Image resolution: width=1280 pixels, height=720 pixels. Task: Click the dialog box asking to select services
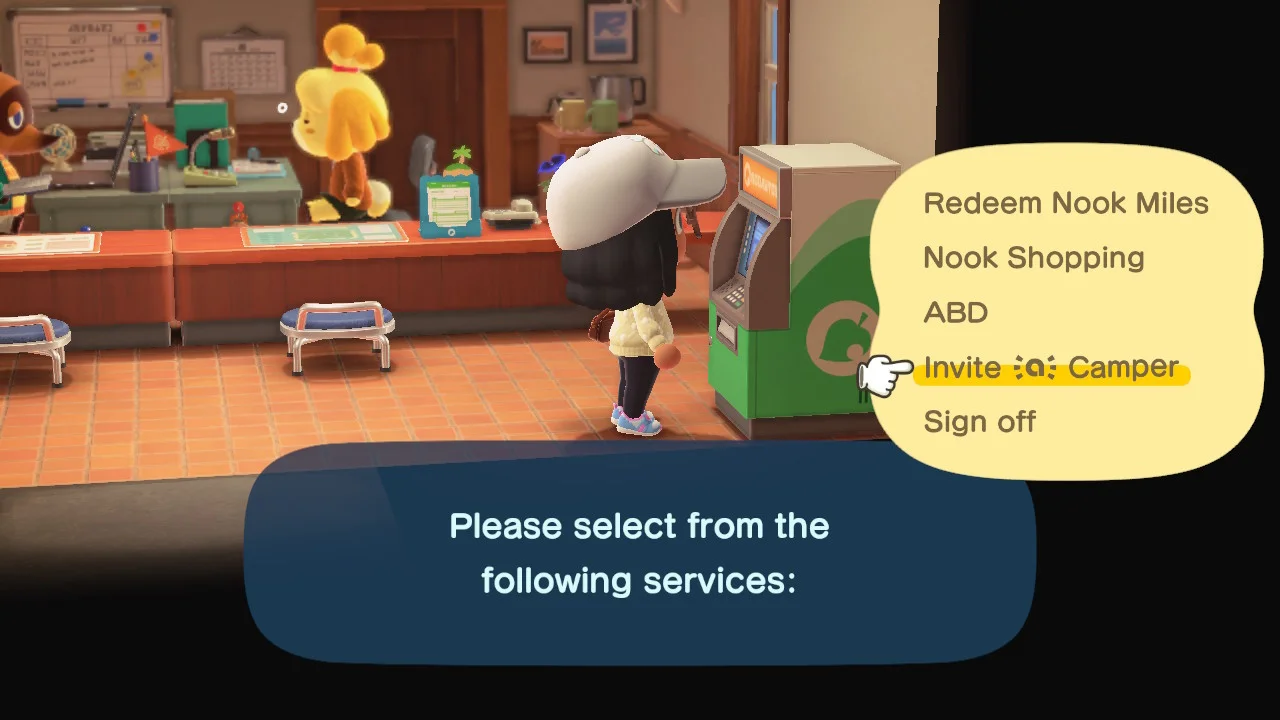[x=639, y=552]
